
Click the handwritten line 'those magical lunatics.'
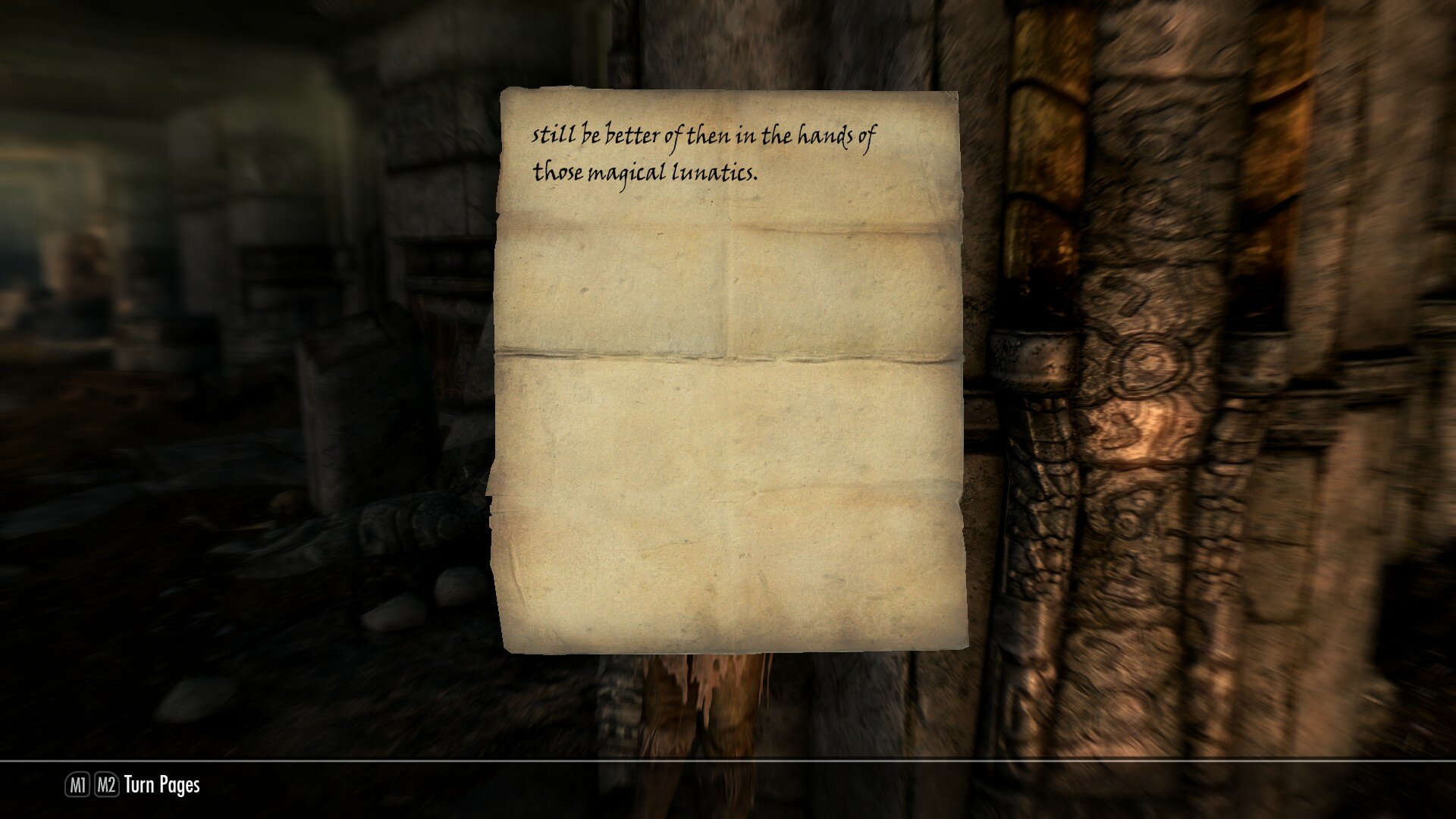click(645, 171)
